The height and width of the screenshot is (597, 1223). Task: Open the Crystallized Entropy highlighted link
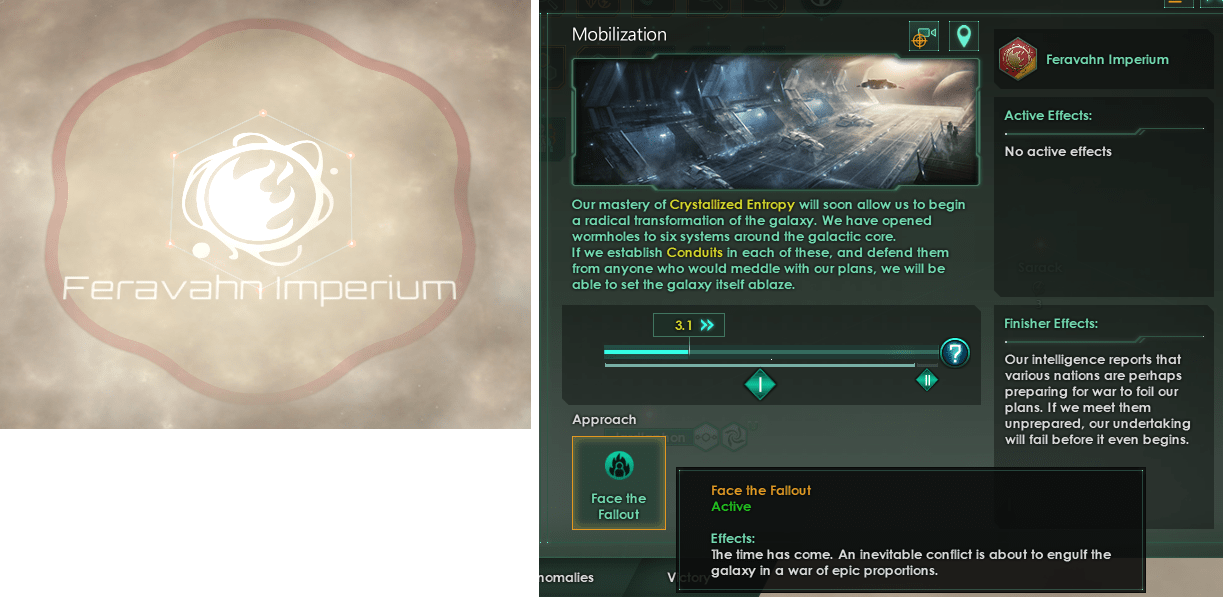click(732, 205)
